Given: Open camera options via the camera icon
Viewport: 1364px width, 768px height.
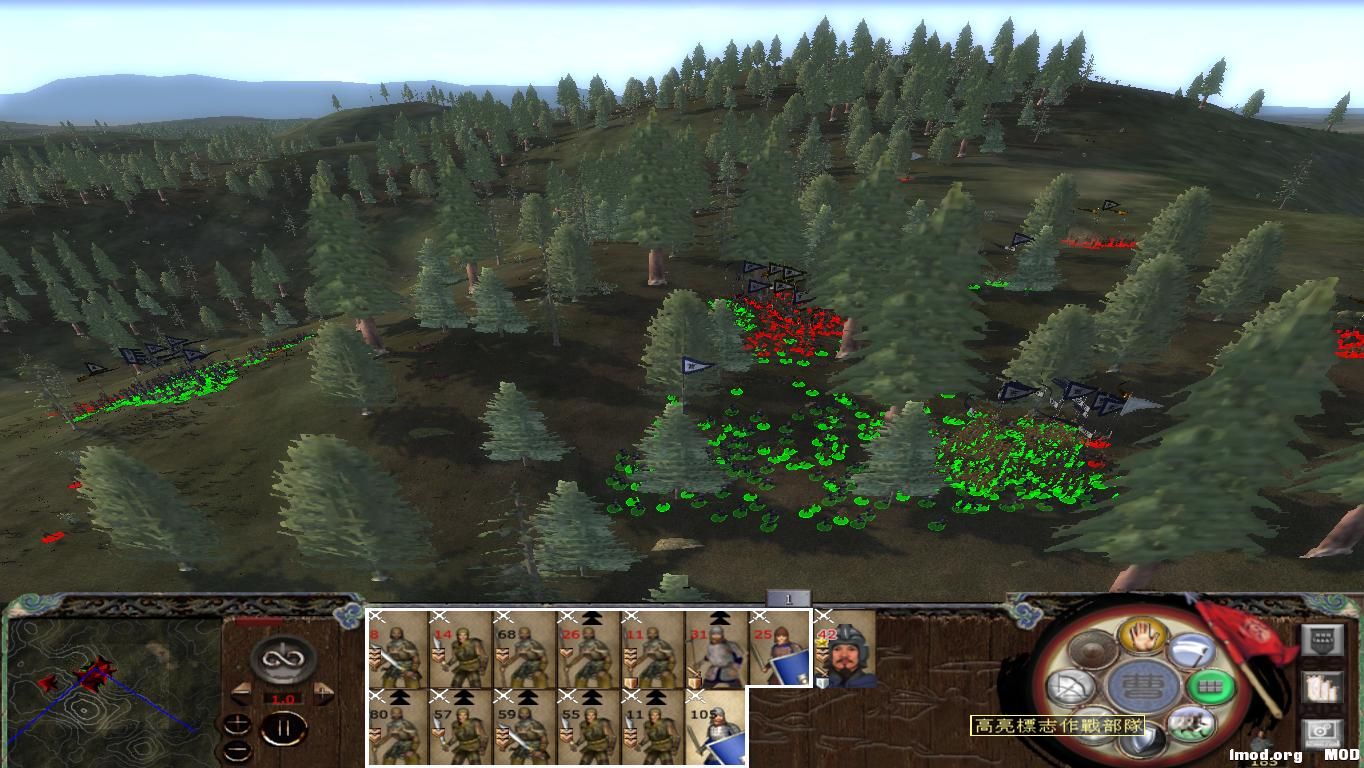Looking at the screenshot, I should pyautogui.click(x=1320, y=731).
